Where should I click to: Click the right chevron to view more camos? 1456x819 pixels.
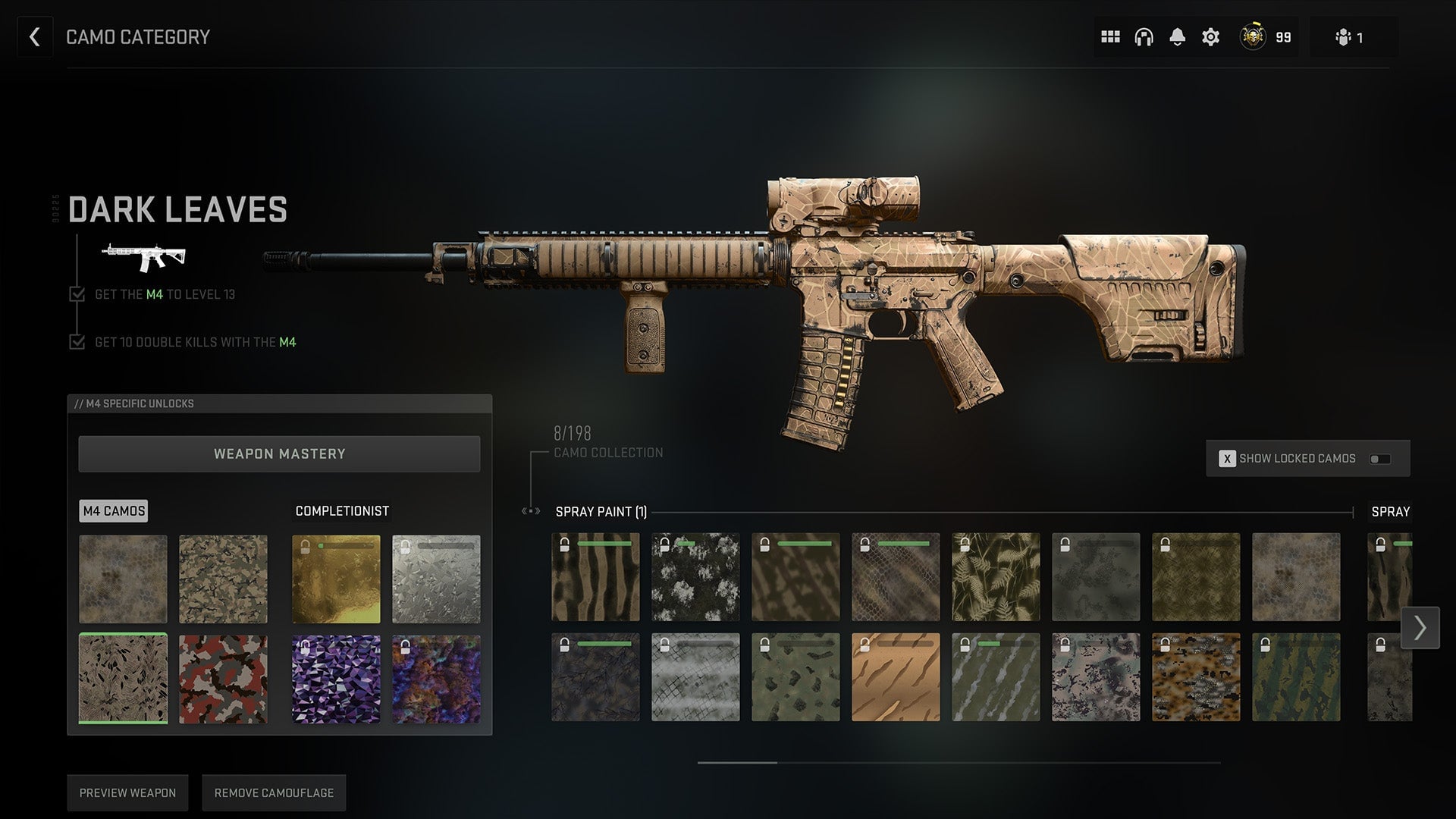(1420, 627)
